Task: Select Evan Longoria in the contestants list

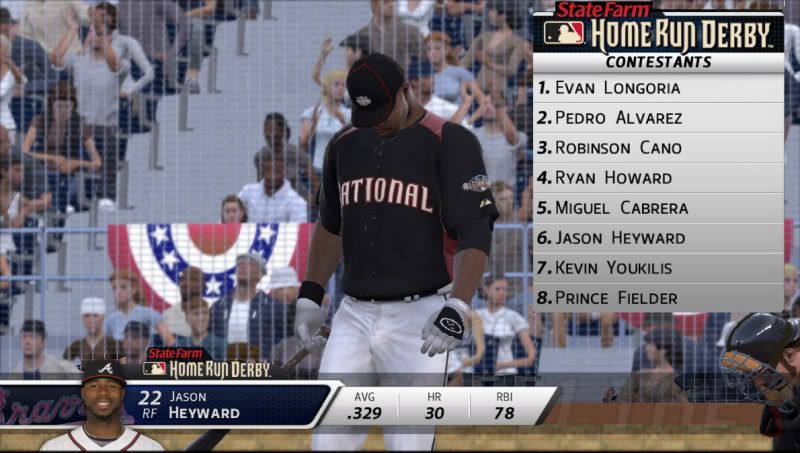Action: (x=656, y=88)
